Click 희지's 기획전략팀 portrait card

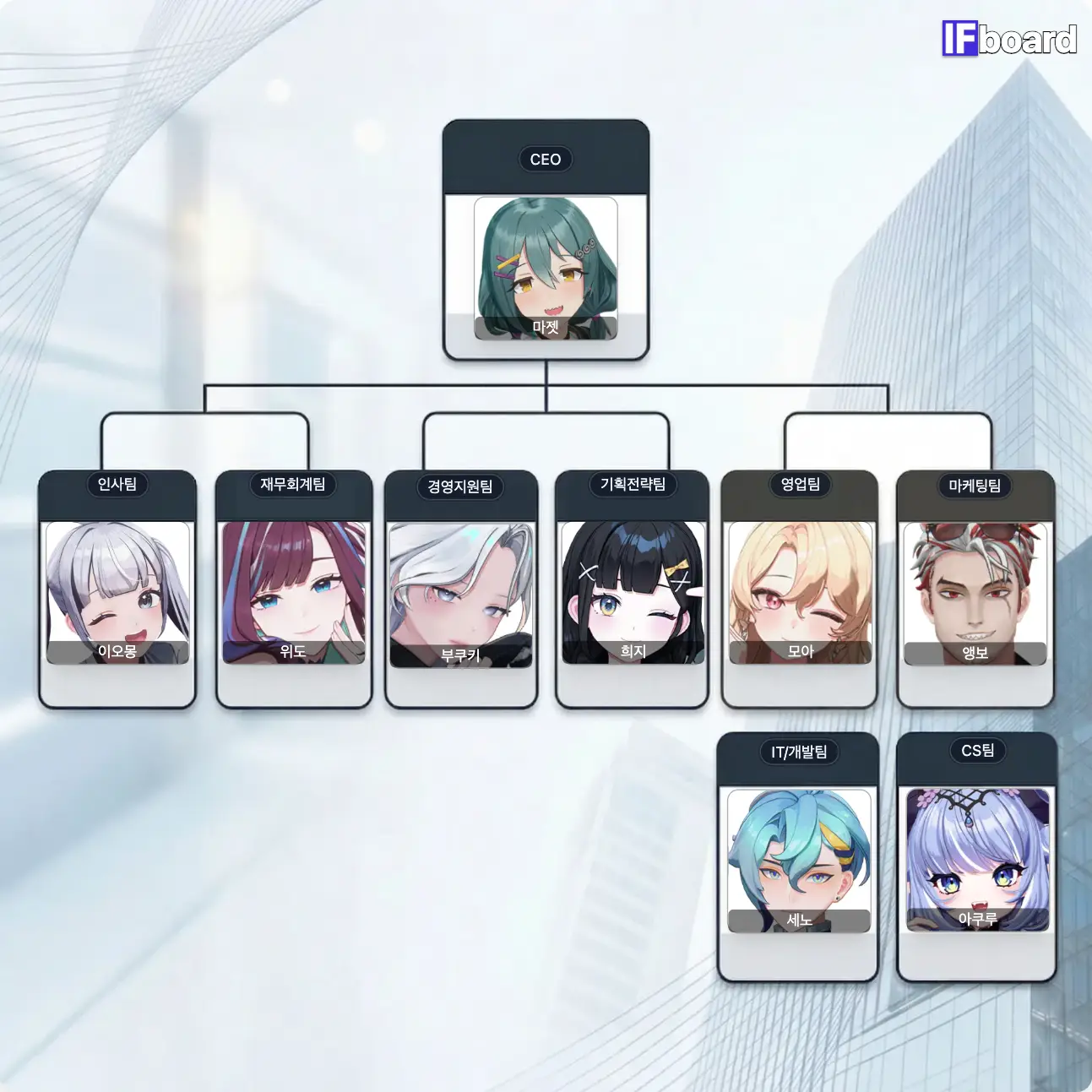633,593
